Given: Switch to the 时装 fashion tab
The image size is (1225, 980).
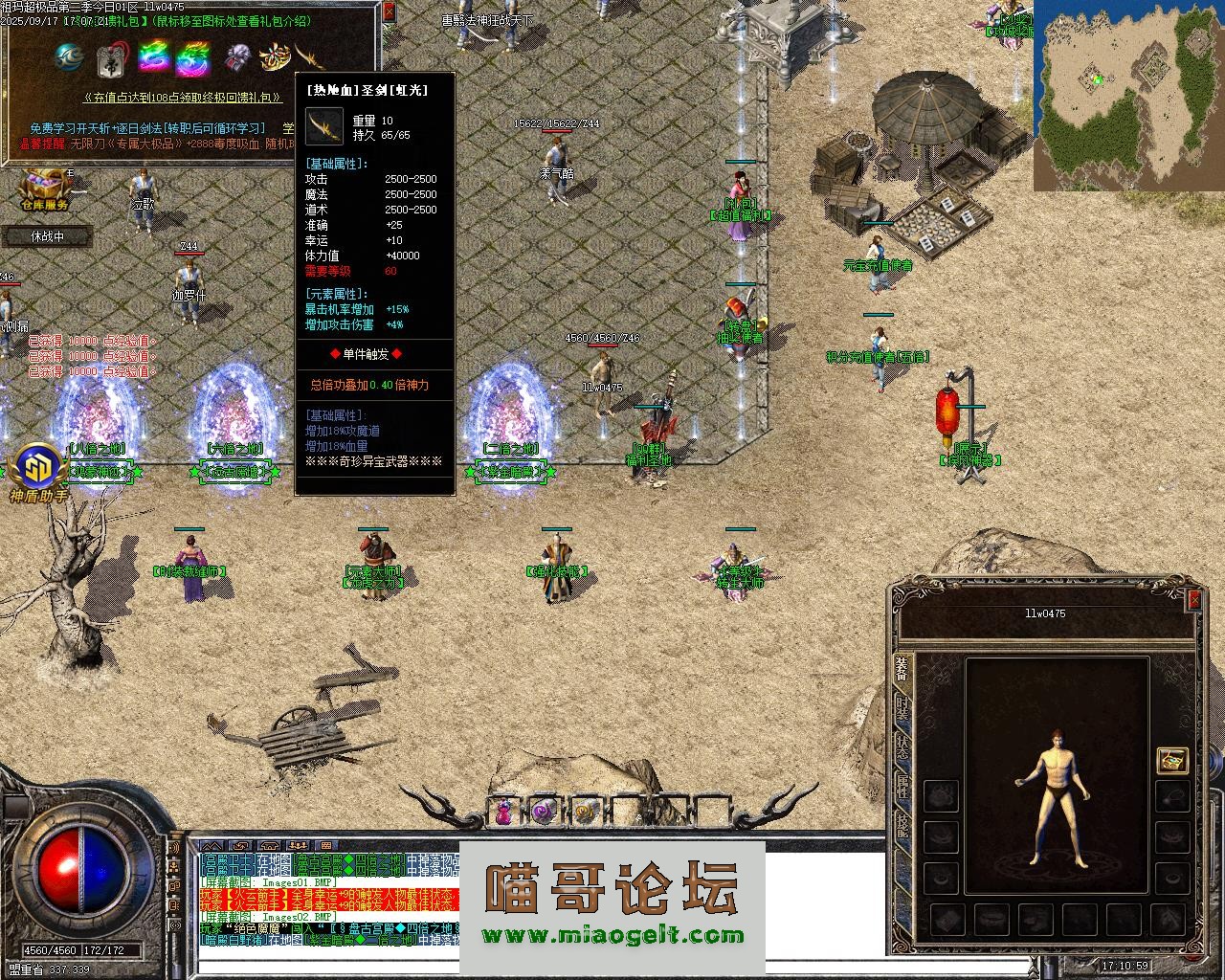Looking at the screenshot, I should pos(902,707).
